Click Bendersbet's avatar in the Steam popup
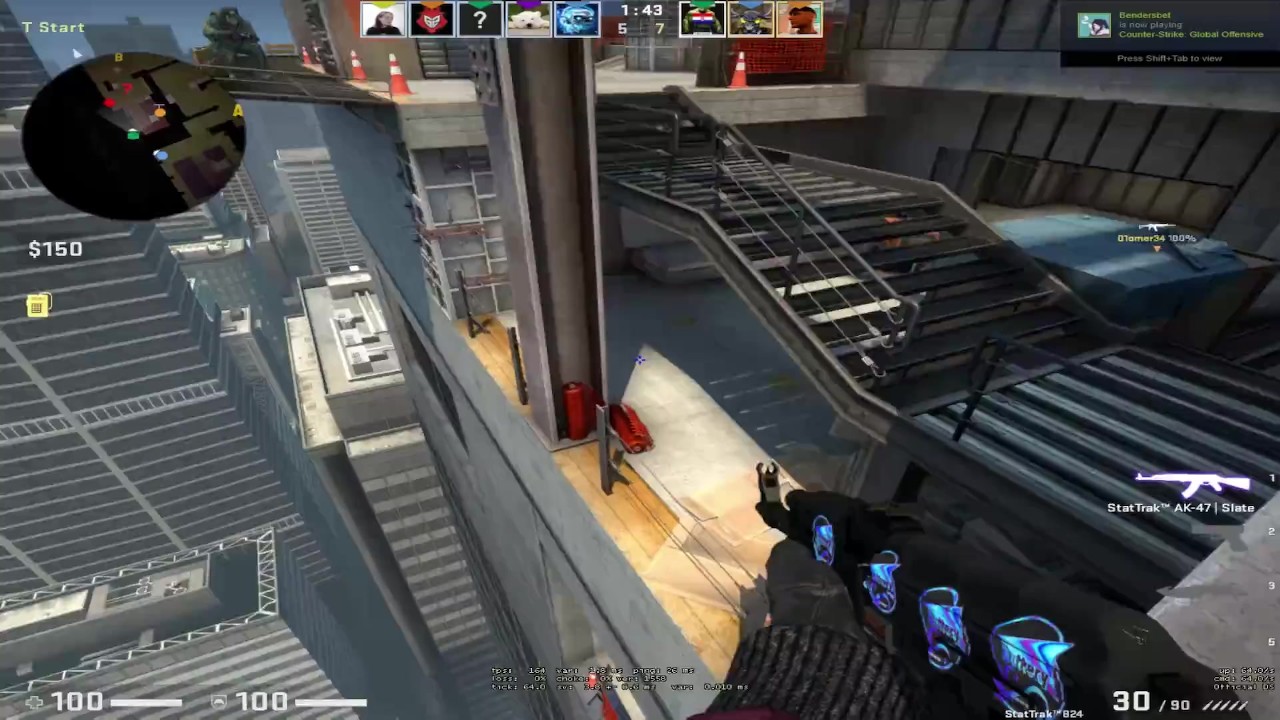Image resolution: width=1280 pixels, height=720 pixels. click(x=1094, y=26)
